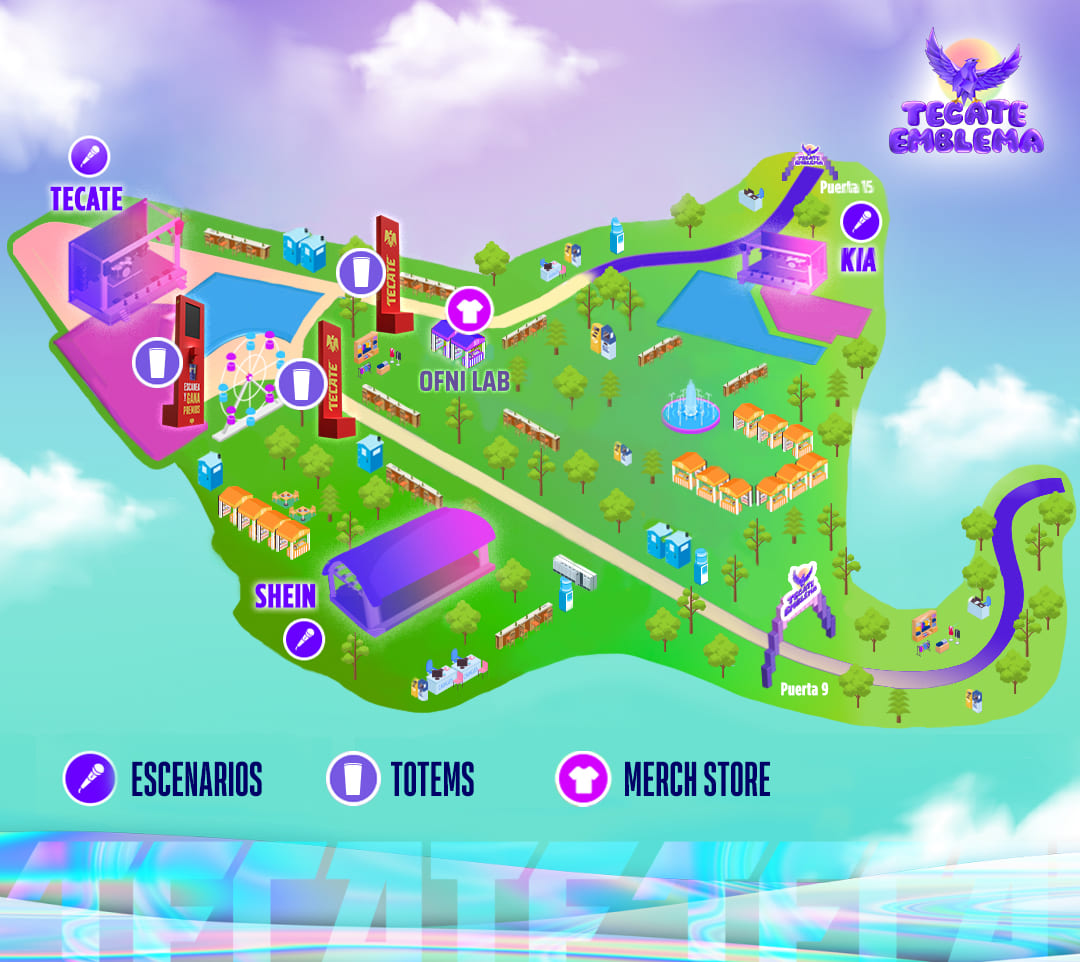Choose the Merch Store legend entry

(x=664, y=779)
